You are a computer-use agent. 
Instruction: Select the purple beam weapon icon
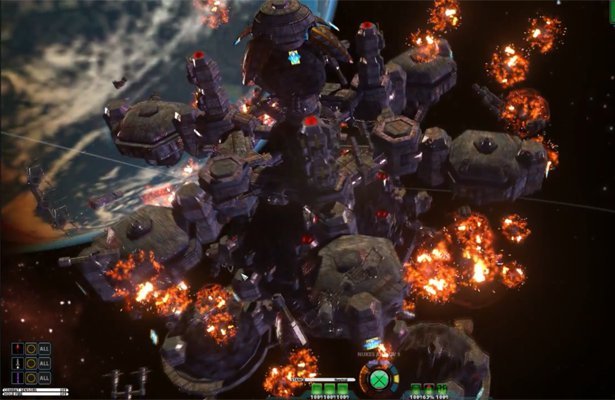[17, 377]
